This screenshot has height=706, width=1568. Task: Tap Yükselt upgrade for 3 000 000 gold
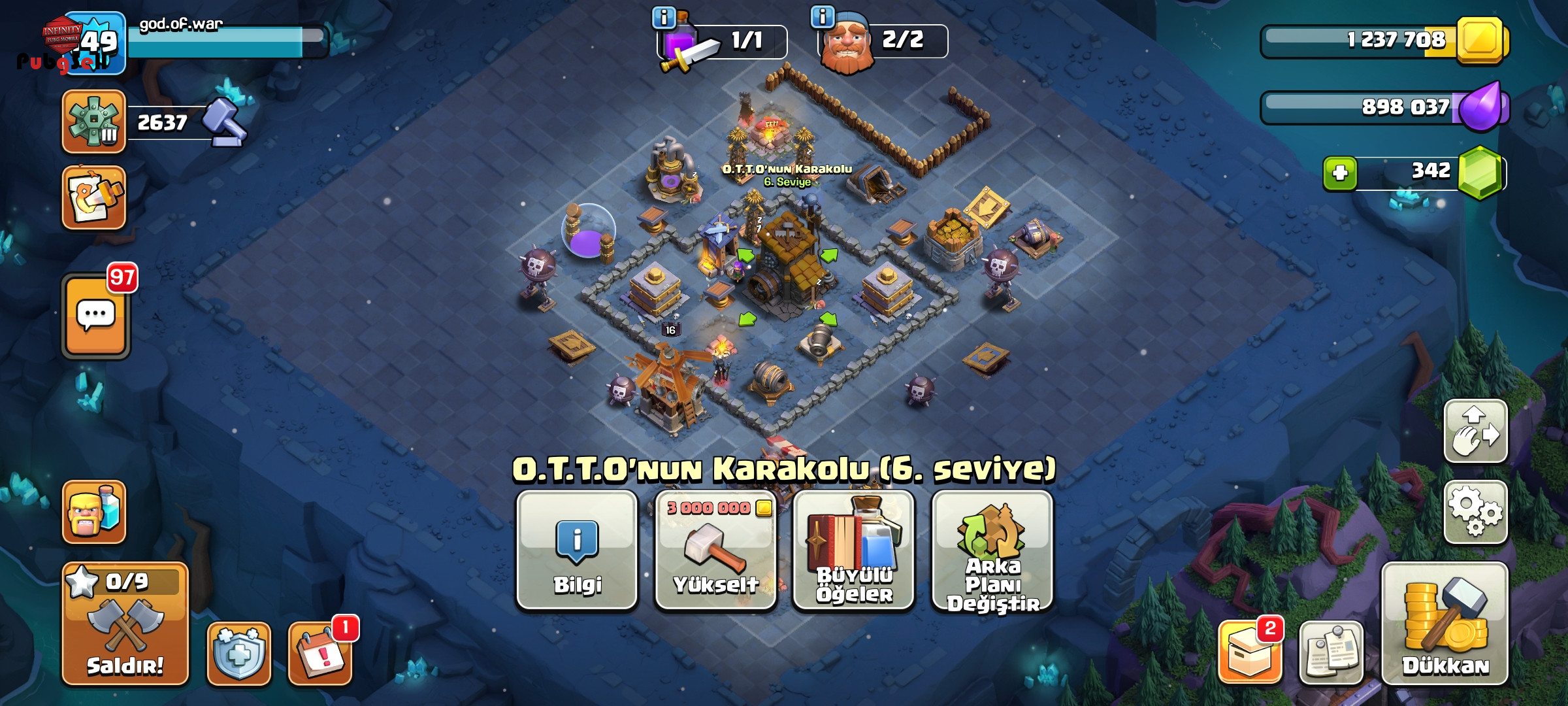pos(715,550)
